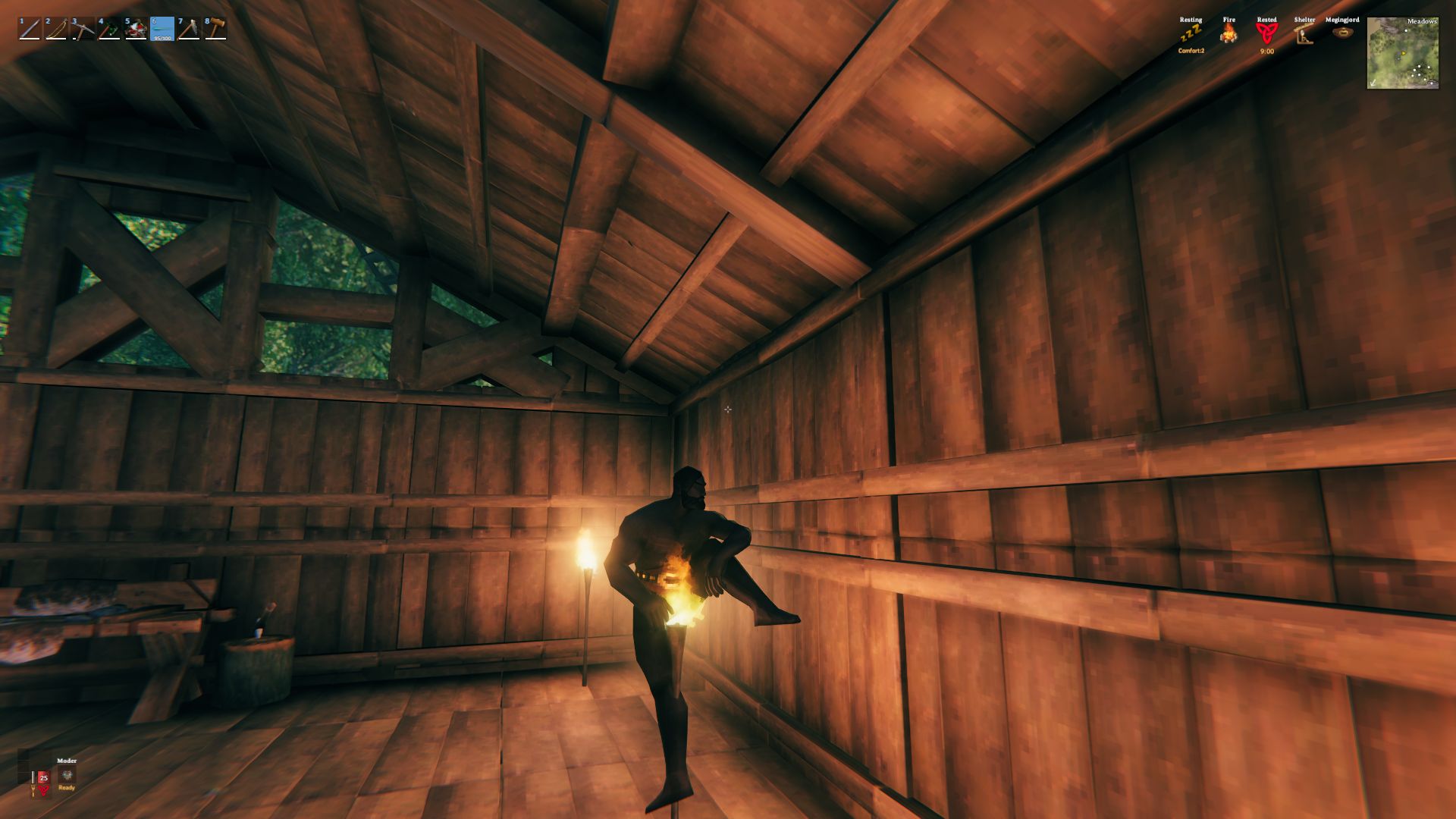Select the hammer in hotbar slot 8

coord(214,28)
